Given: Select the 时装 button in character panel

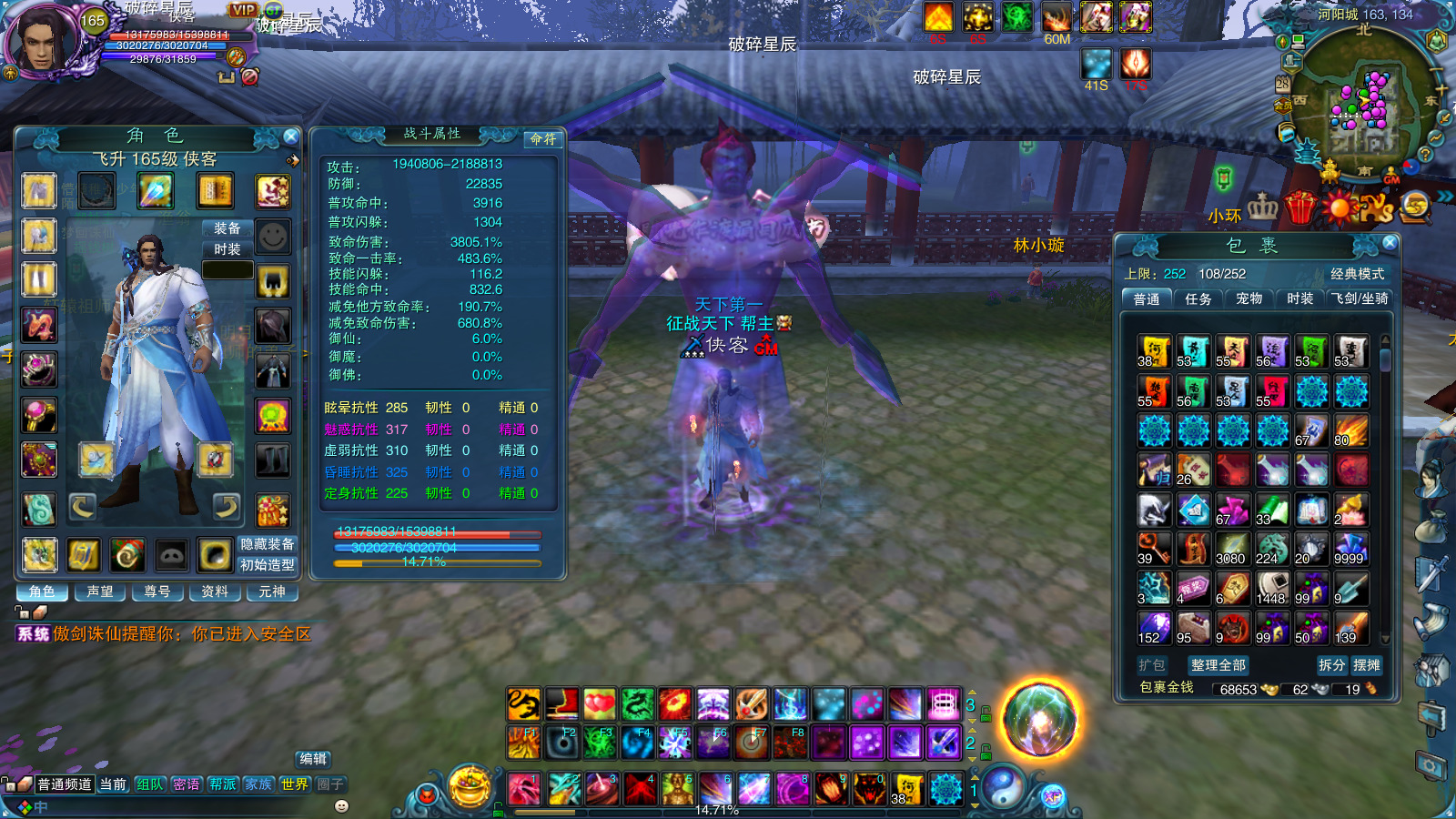Looking at the screenshot, I should [x=227, y=249].
